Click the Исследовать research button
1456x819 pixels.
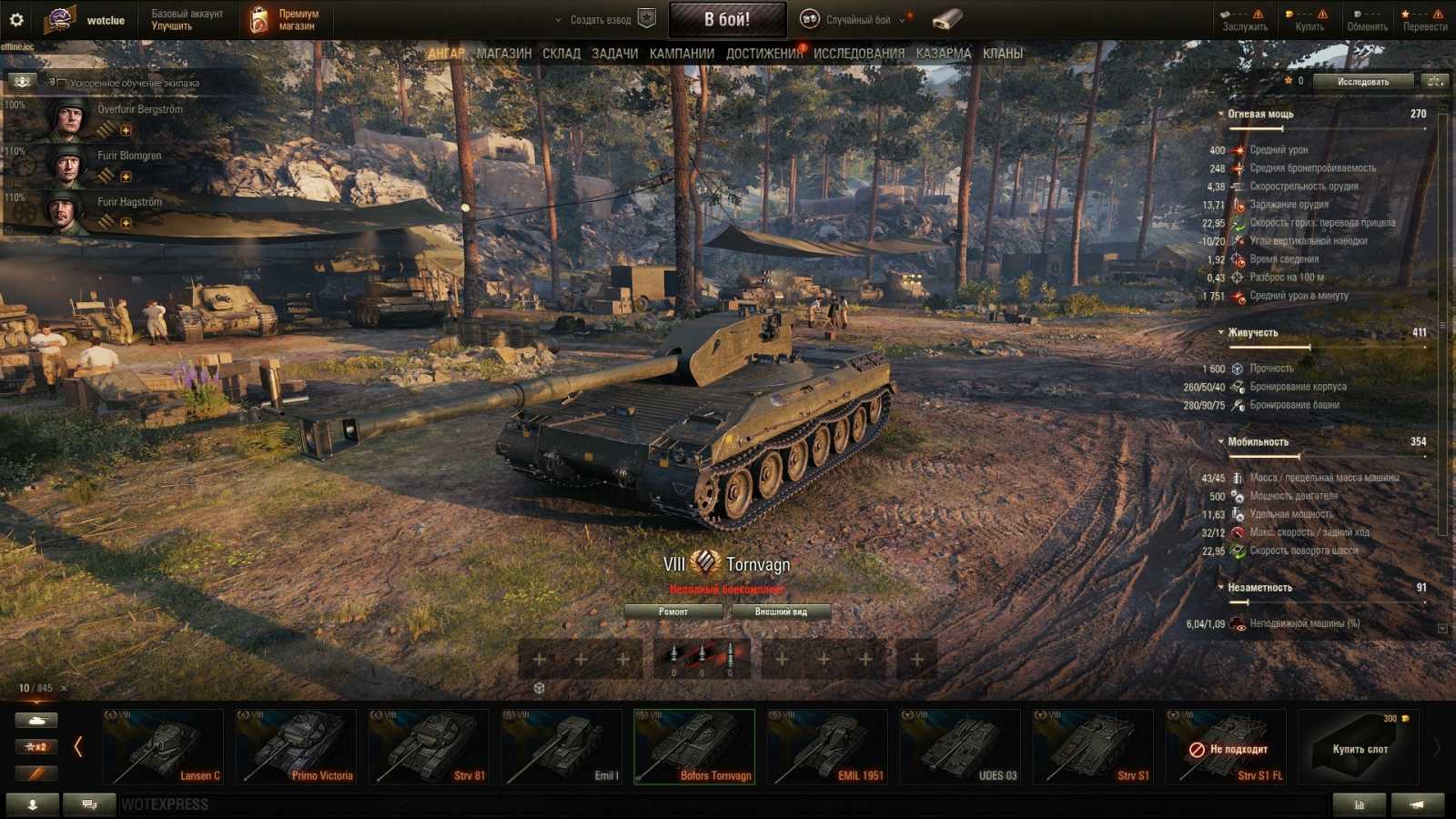1362,82
